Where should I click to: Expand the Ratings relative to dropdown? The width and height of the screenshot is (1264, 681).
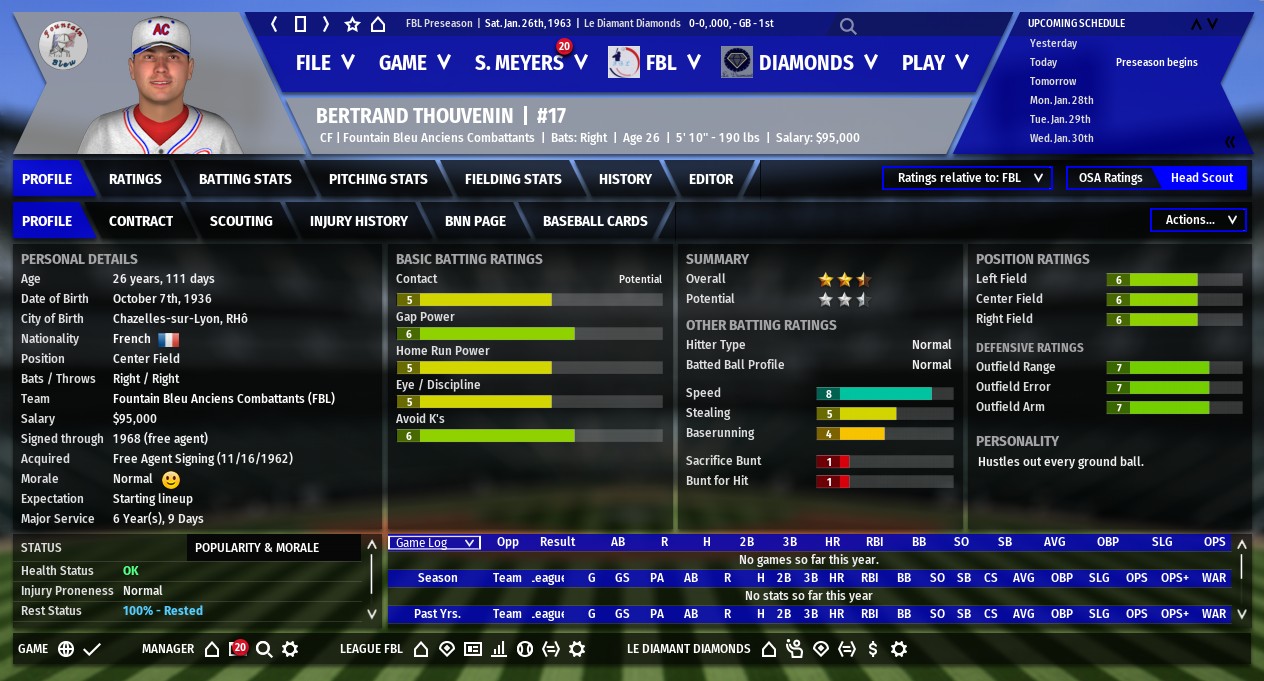[x=967, y=178]
